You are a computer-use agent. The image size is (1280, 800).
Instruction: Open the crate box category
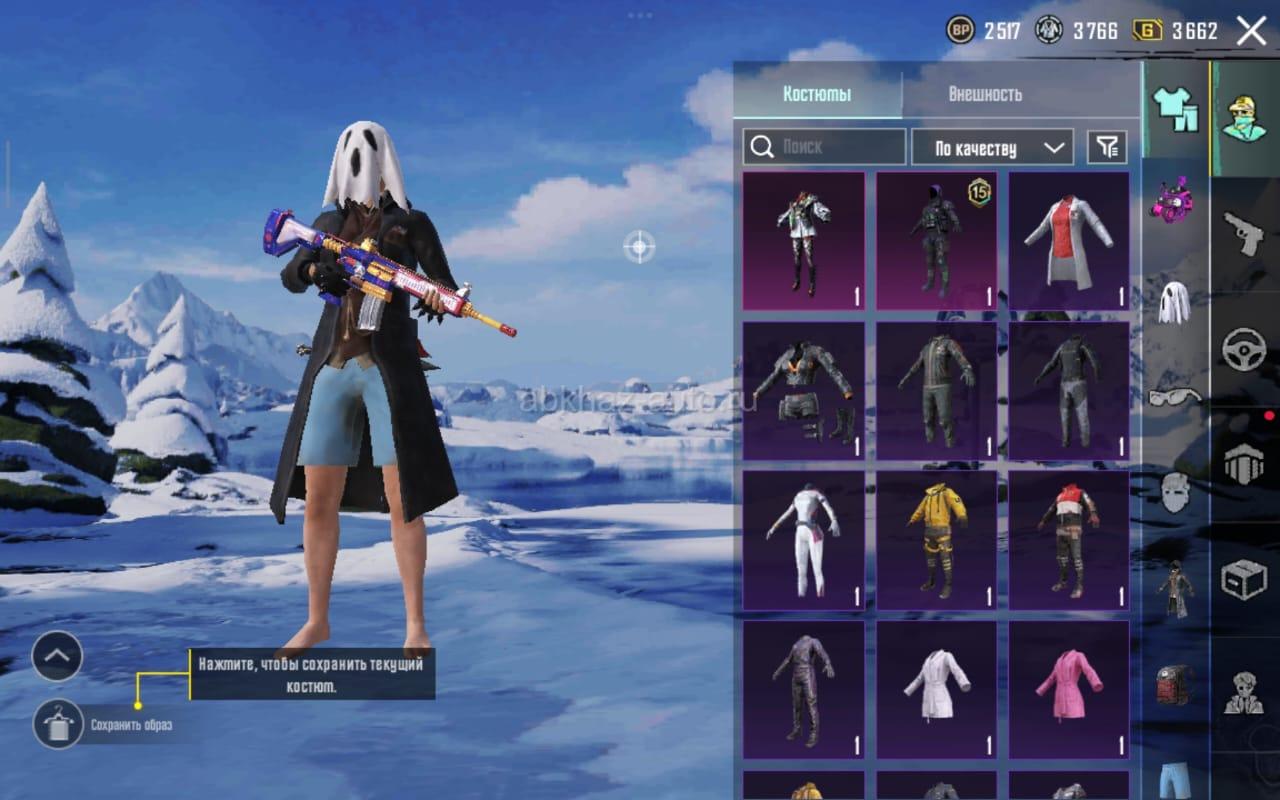1244,579
